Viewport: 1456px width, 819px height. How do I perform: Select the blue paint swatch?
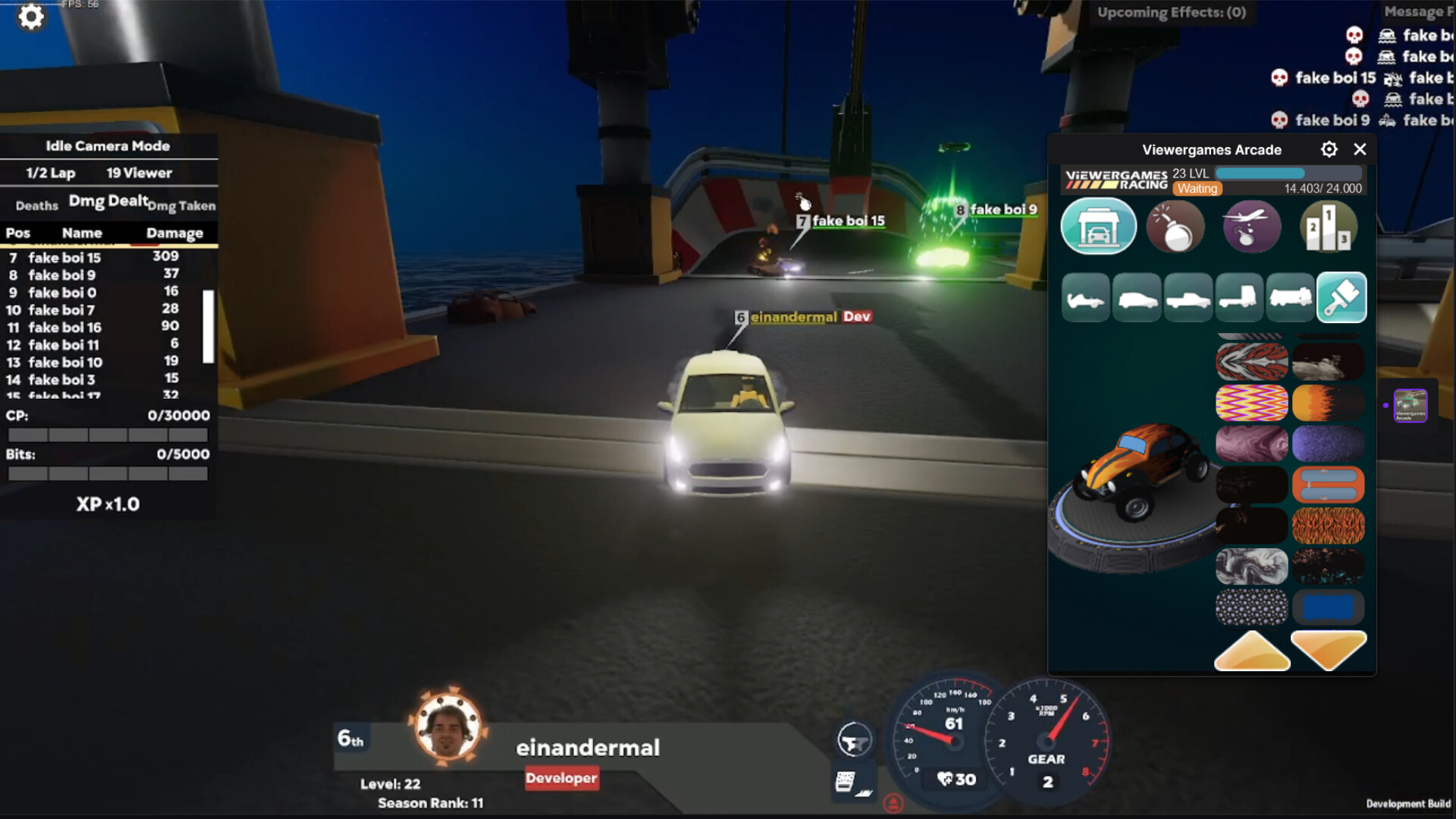pyautogui.click(x=1329, y=607)
